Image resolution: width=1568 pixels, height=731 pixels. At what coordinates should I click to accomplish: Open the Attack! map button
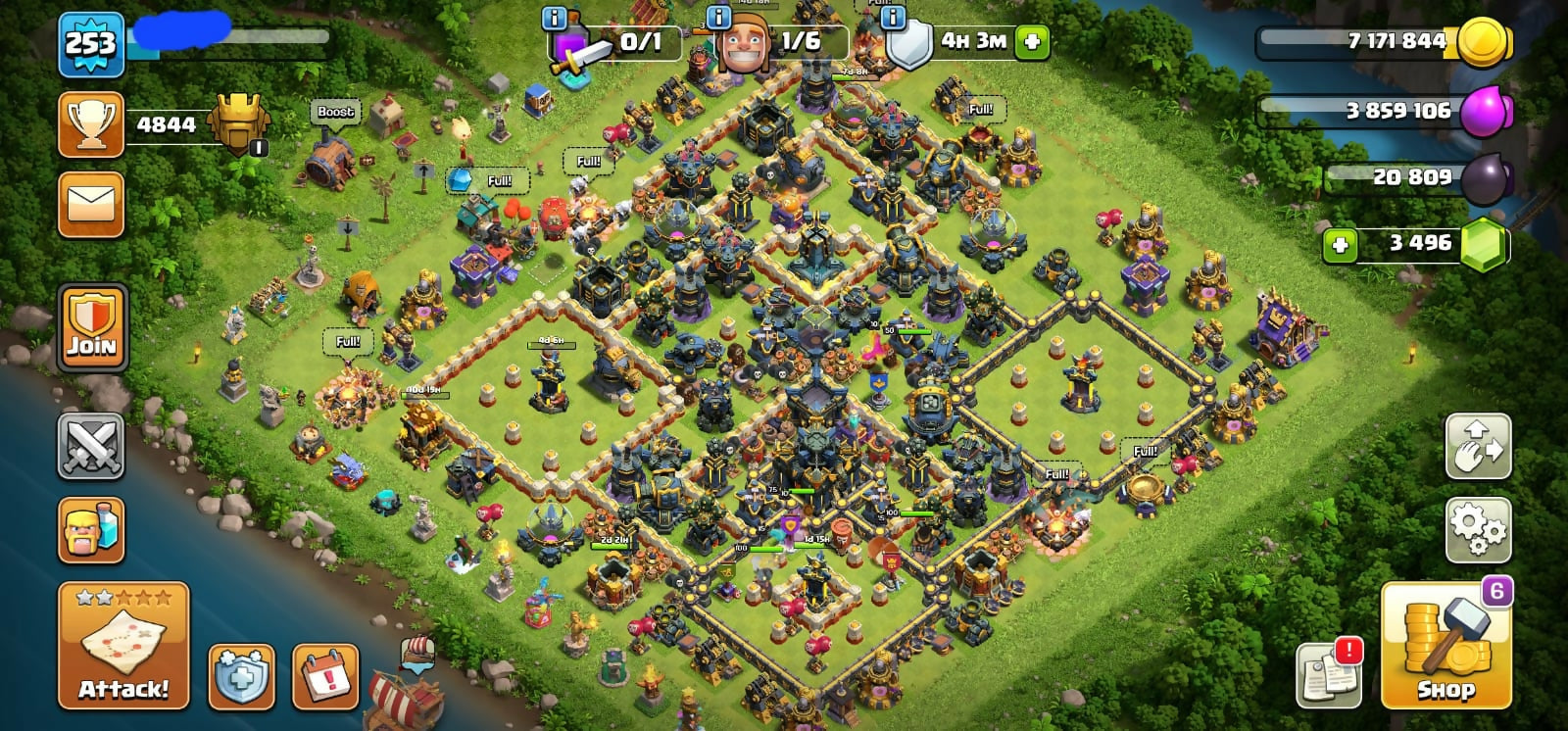click(123, 646)
